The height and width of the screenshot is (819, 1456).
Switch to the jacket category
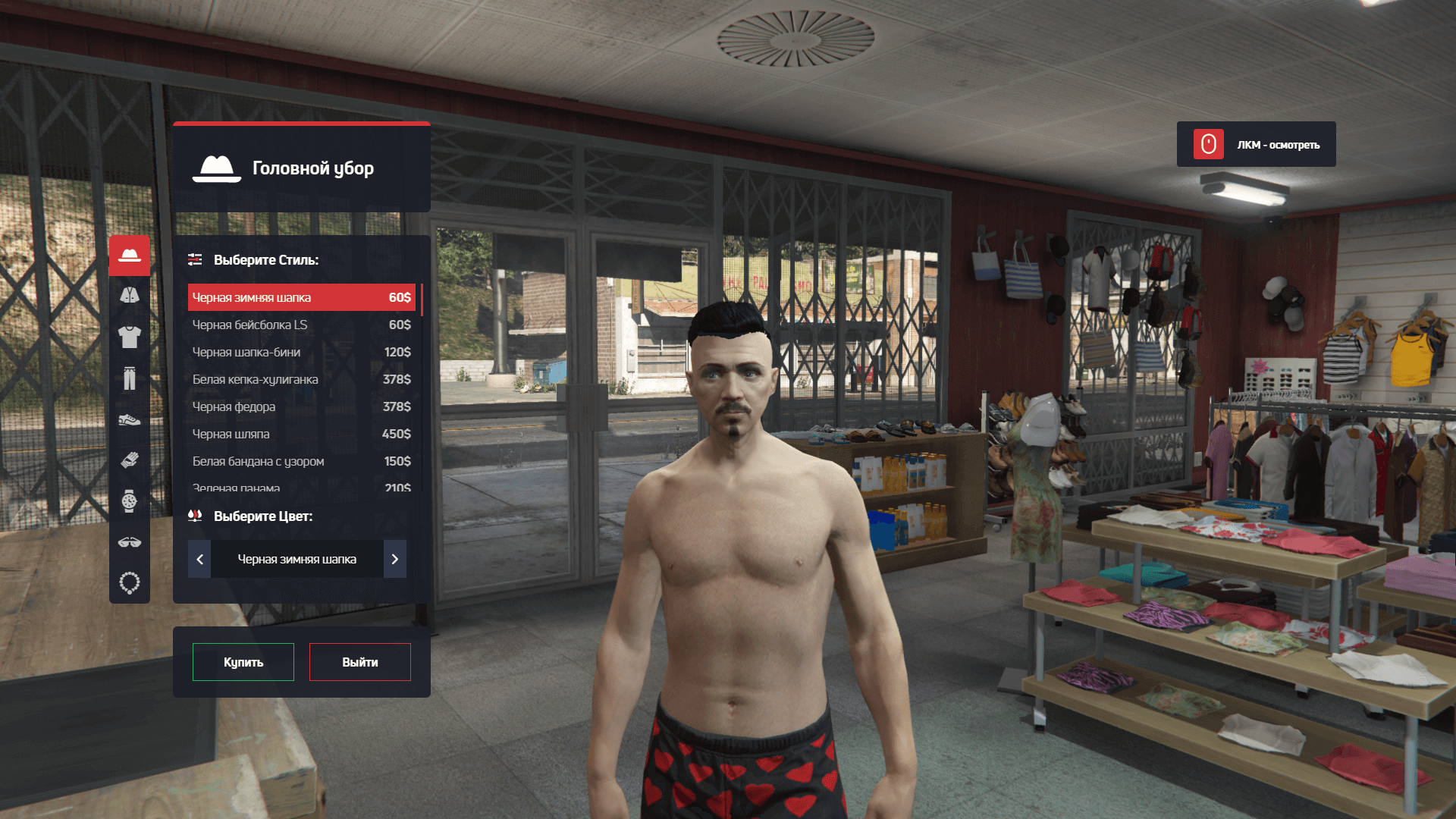pyautogui.click(x=130, y=295)
